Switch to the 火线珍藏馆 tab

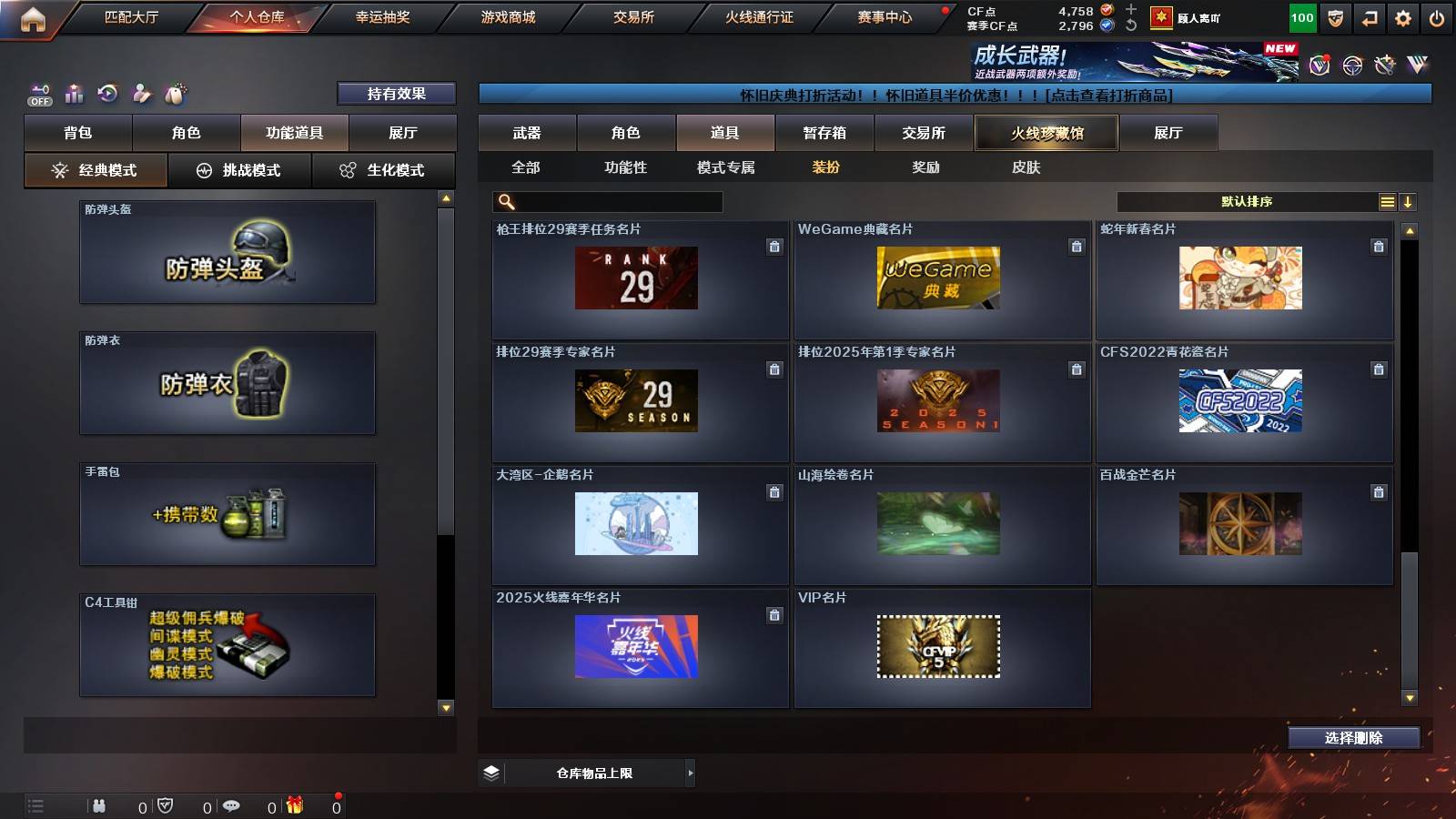click(x=1046, y=133)
